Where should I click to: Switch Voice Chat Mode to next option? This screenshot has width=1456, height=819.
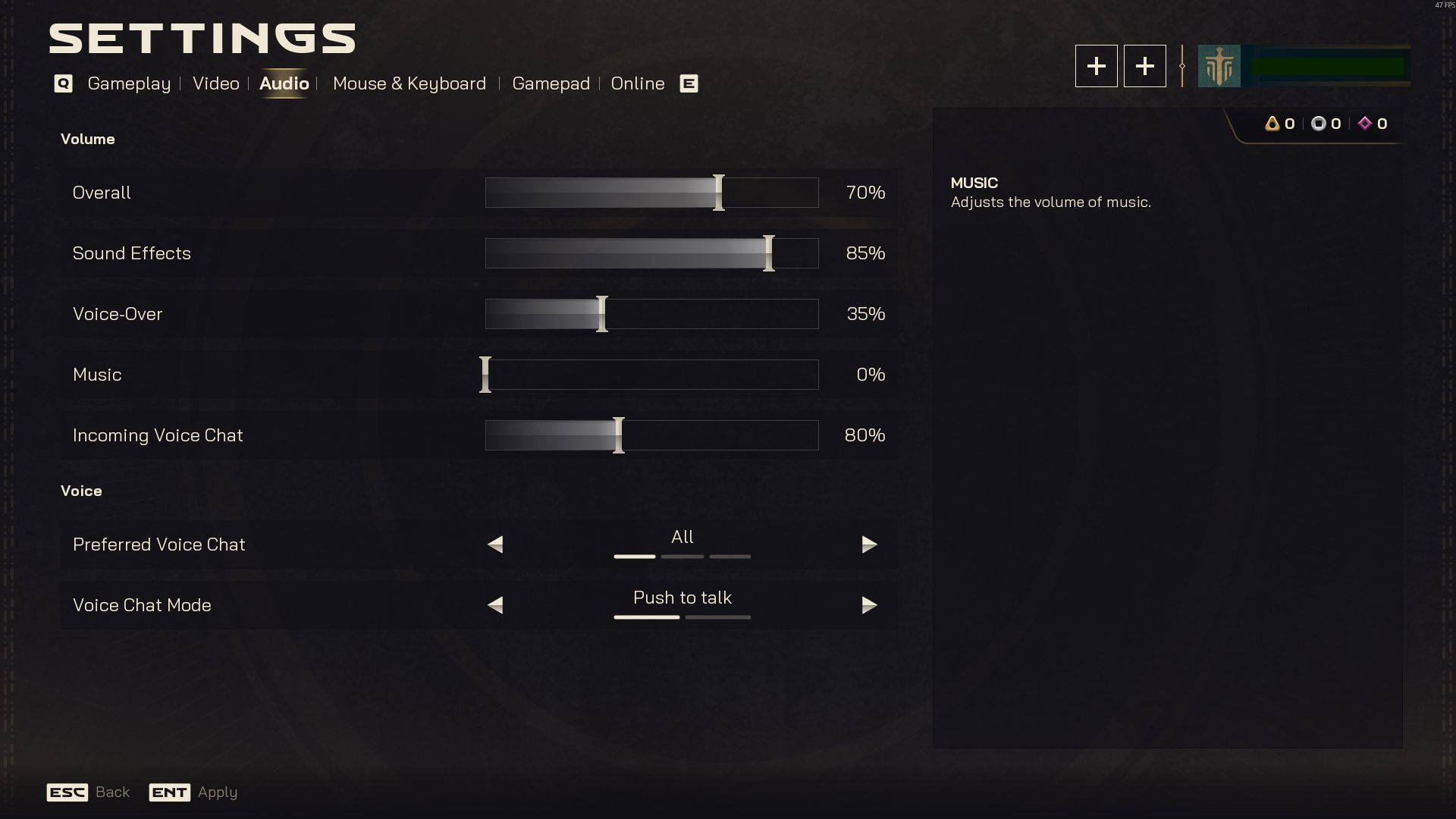click(x=869, y=605)
